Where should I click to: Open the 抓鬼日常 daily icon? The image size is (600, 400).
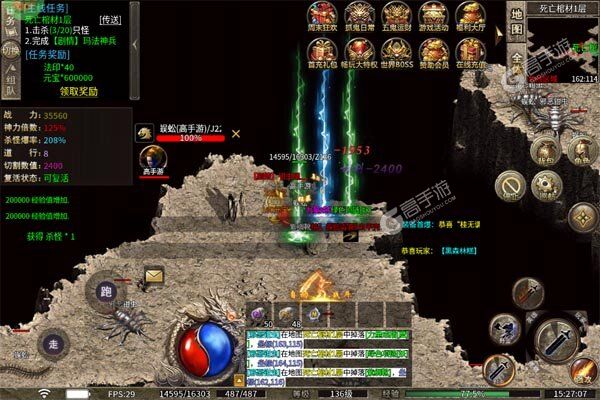(359, 14)
